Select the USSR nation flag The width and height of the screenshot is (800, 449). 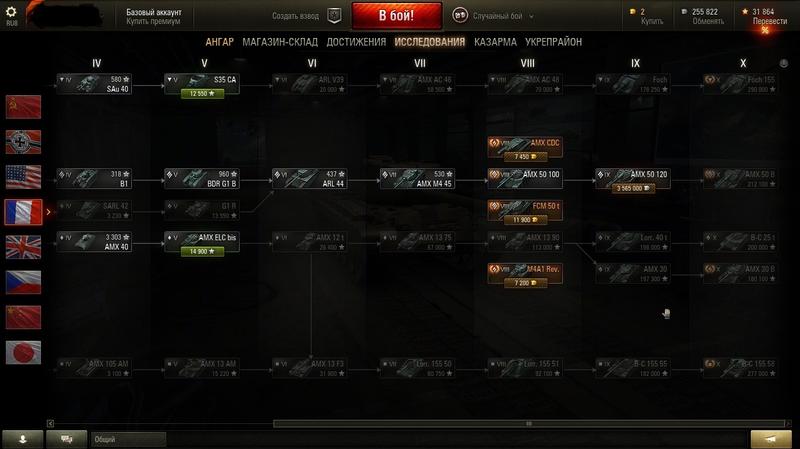click(23, 105)
